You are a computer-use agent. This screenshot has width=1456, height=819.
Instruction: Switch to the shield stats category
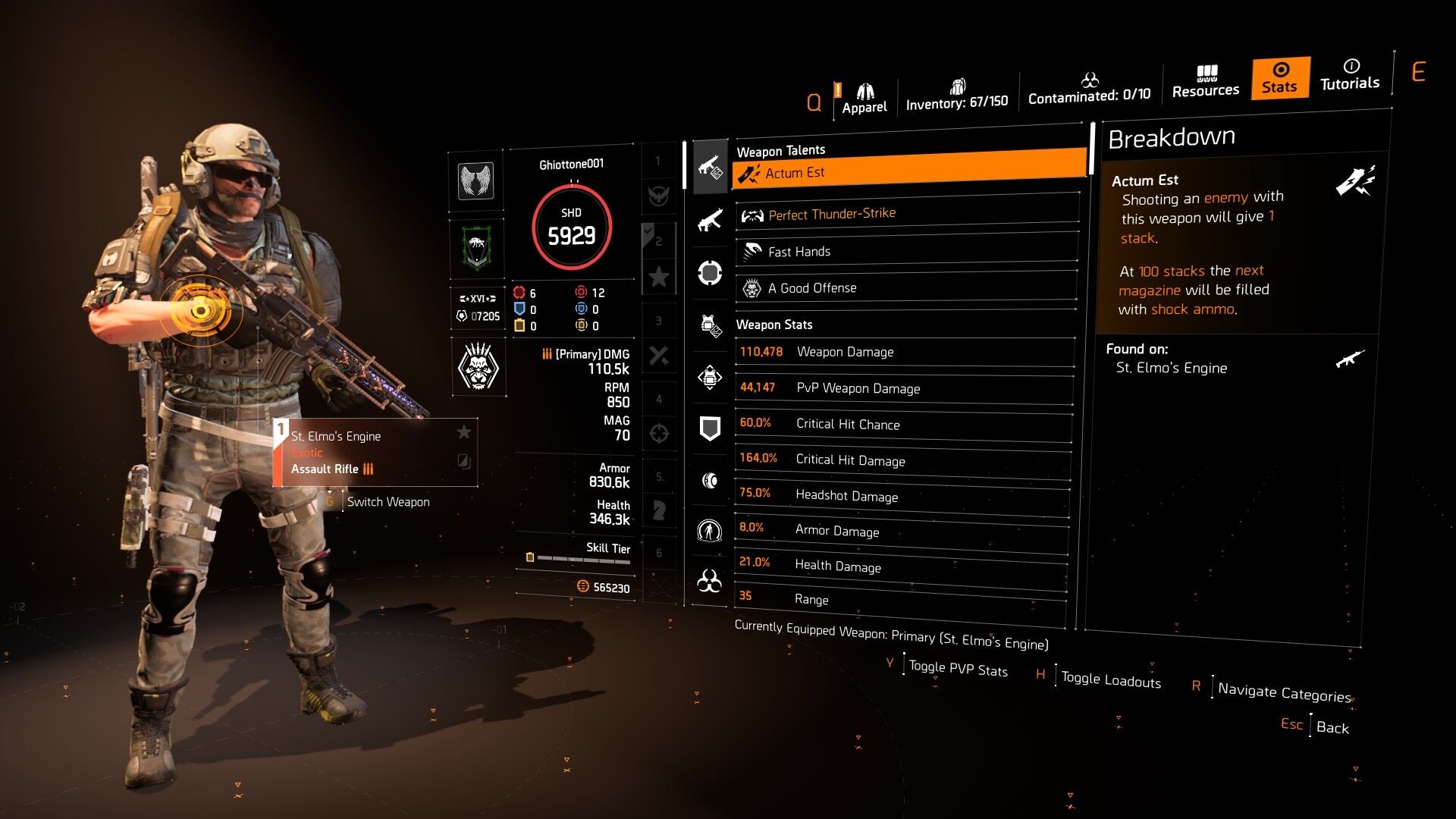point(710,428)
